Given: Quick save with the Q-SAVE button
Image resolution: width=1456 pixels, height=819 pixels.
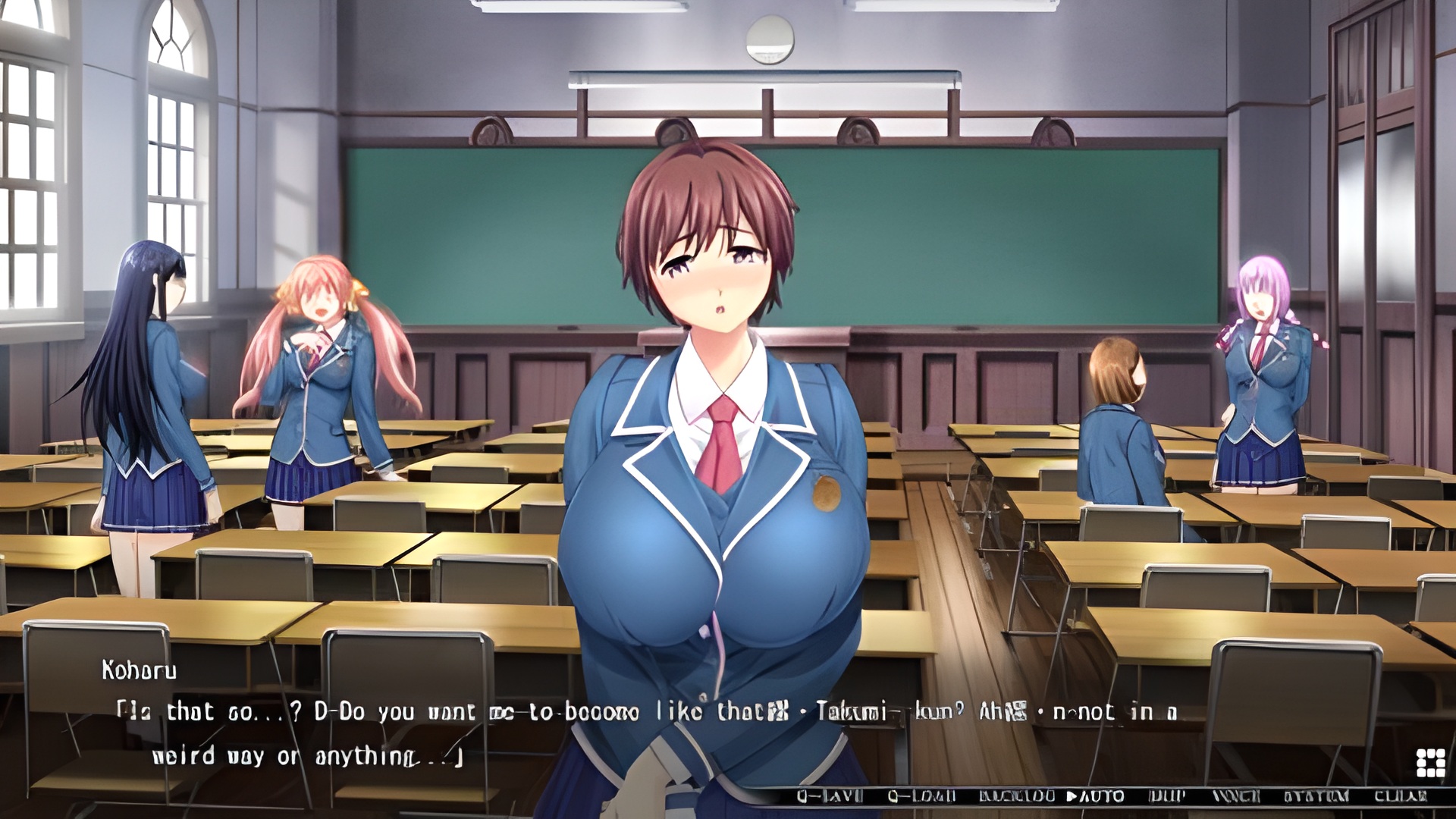Looking at the screenshot, I should (x=830, y=796).
